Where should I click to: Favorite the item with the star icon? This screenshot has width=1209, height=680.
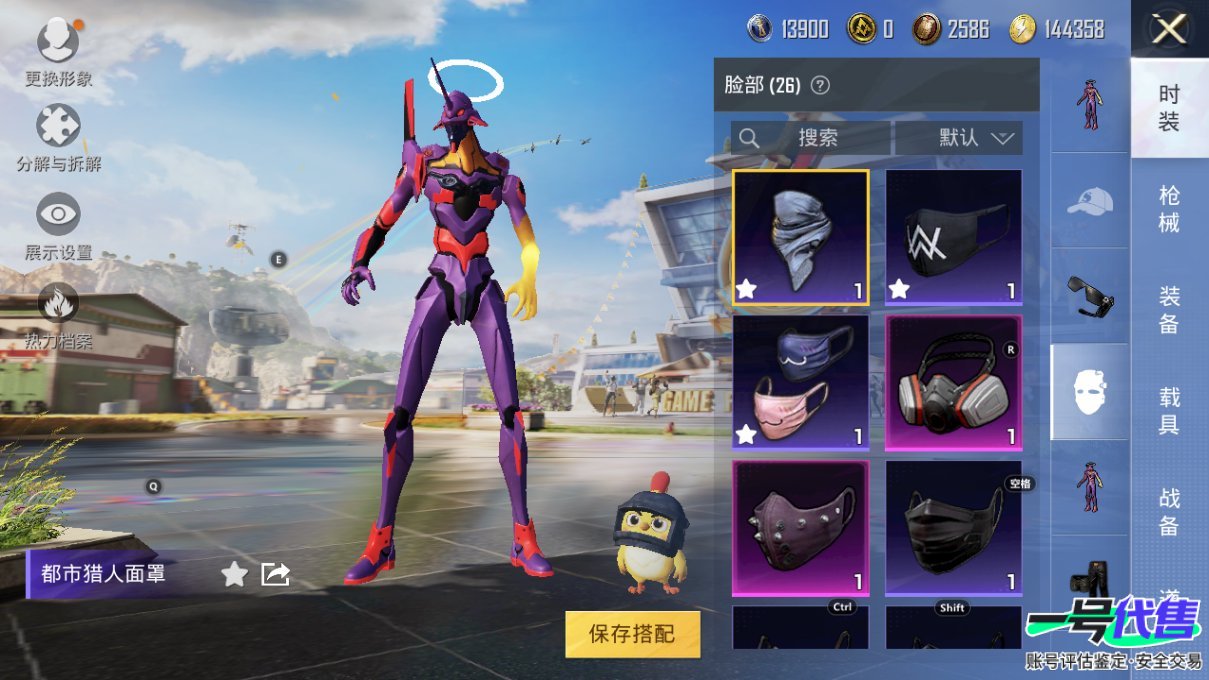(234, 574)
